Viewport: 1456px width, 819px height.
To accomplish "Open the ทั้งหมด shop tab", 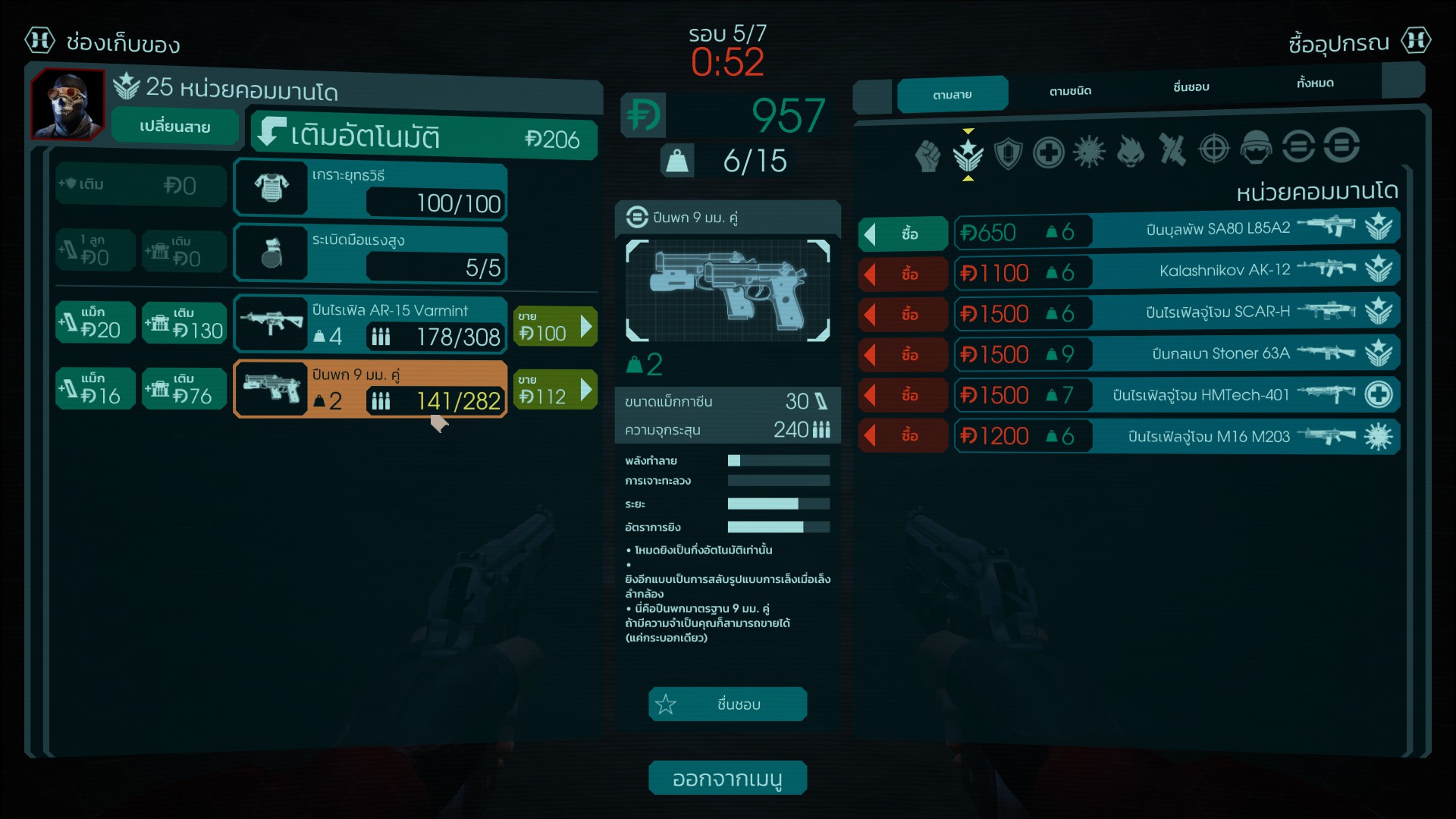I will [x=1314, y=83].
